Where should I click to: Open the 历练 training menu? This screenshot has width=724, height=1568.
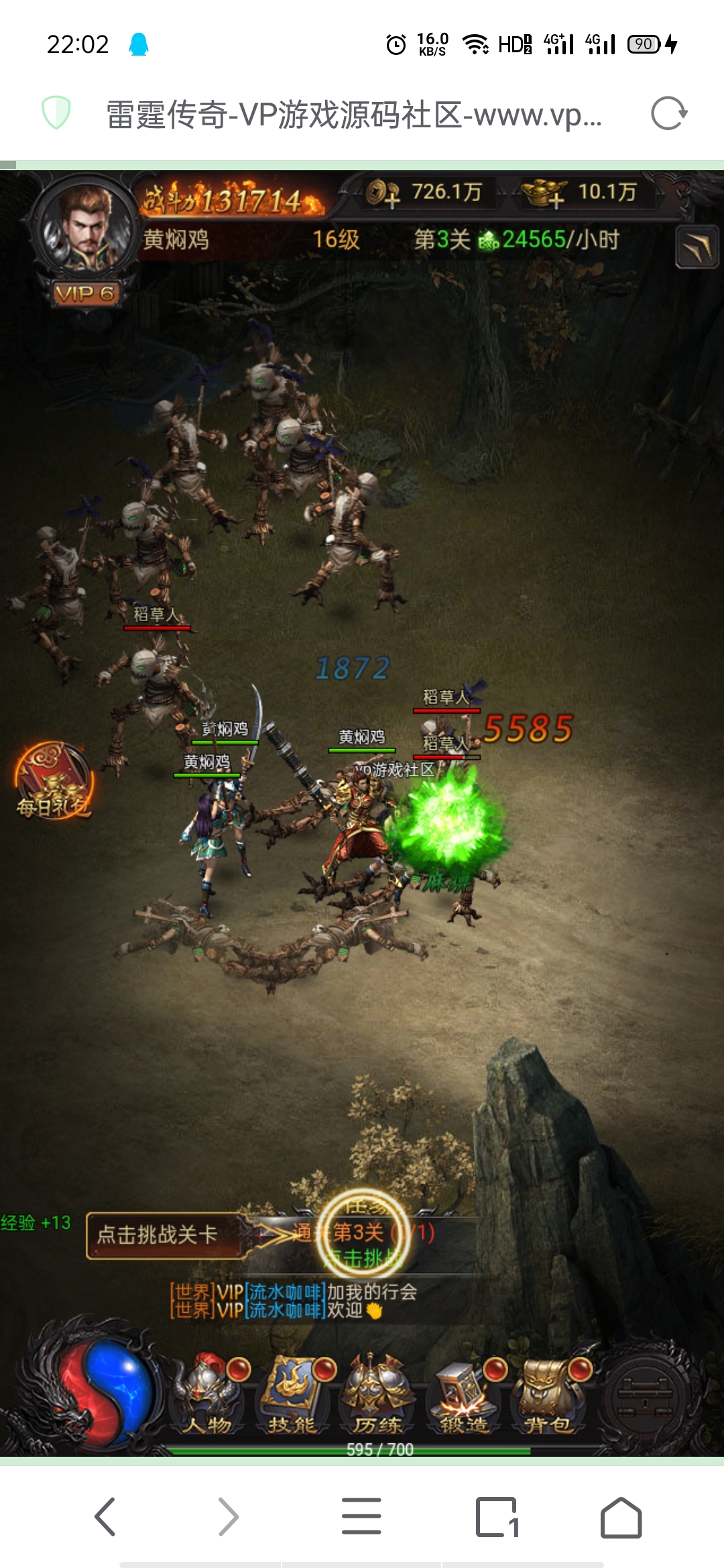click(377, 1396)
